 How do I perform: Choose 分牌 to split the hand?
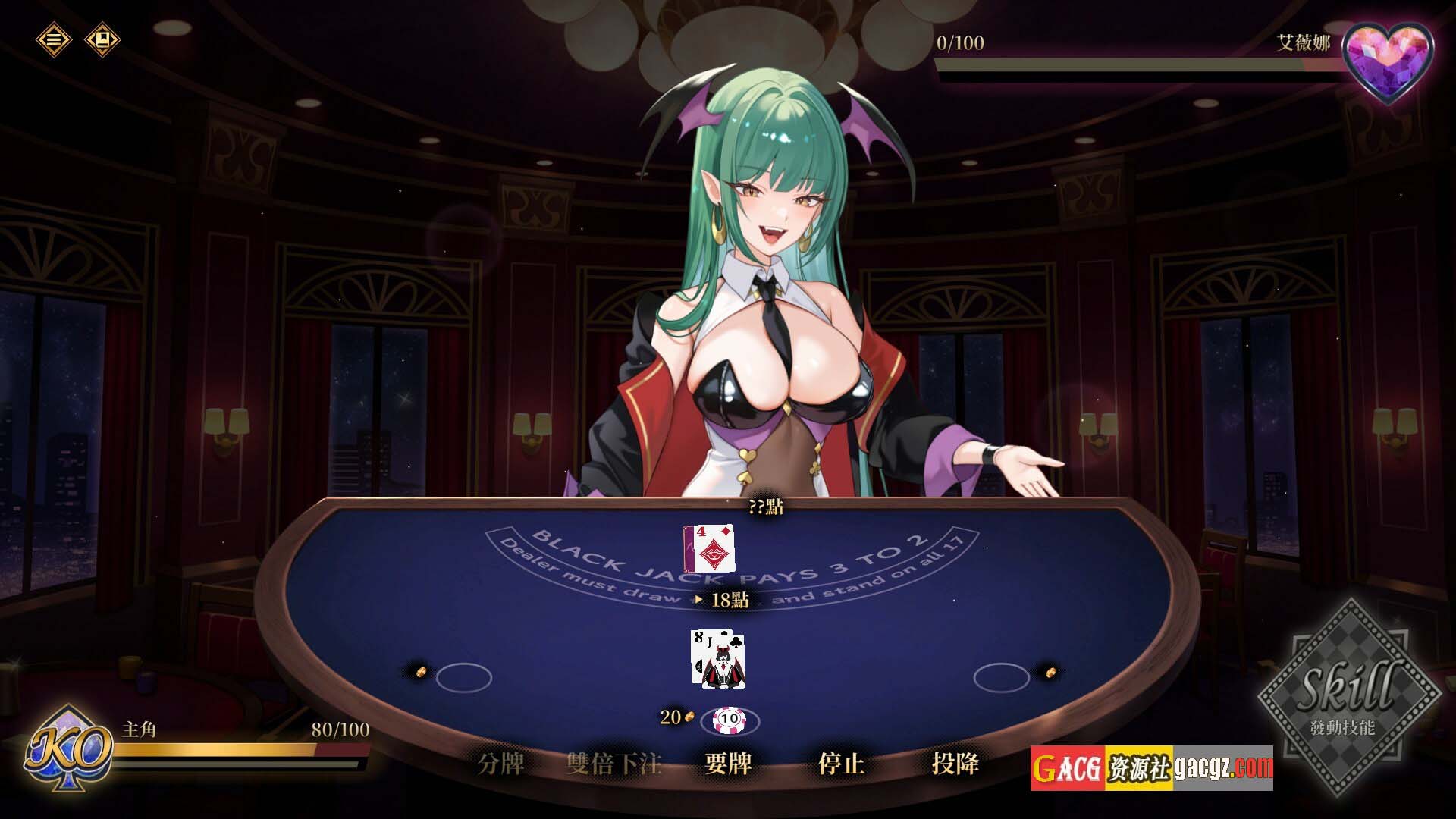pos(501,764)
